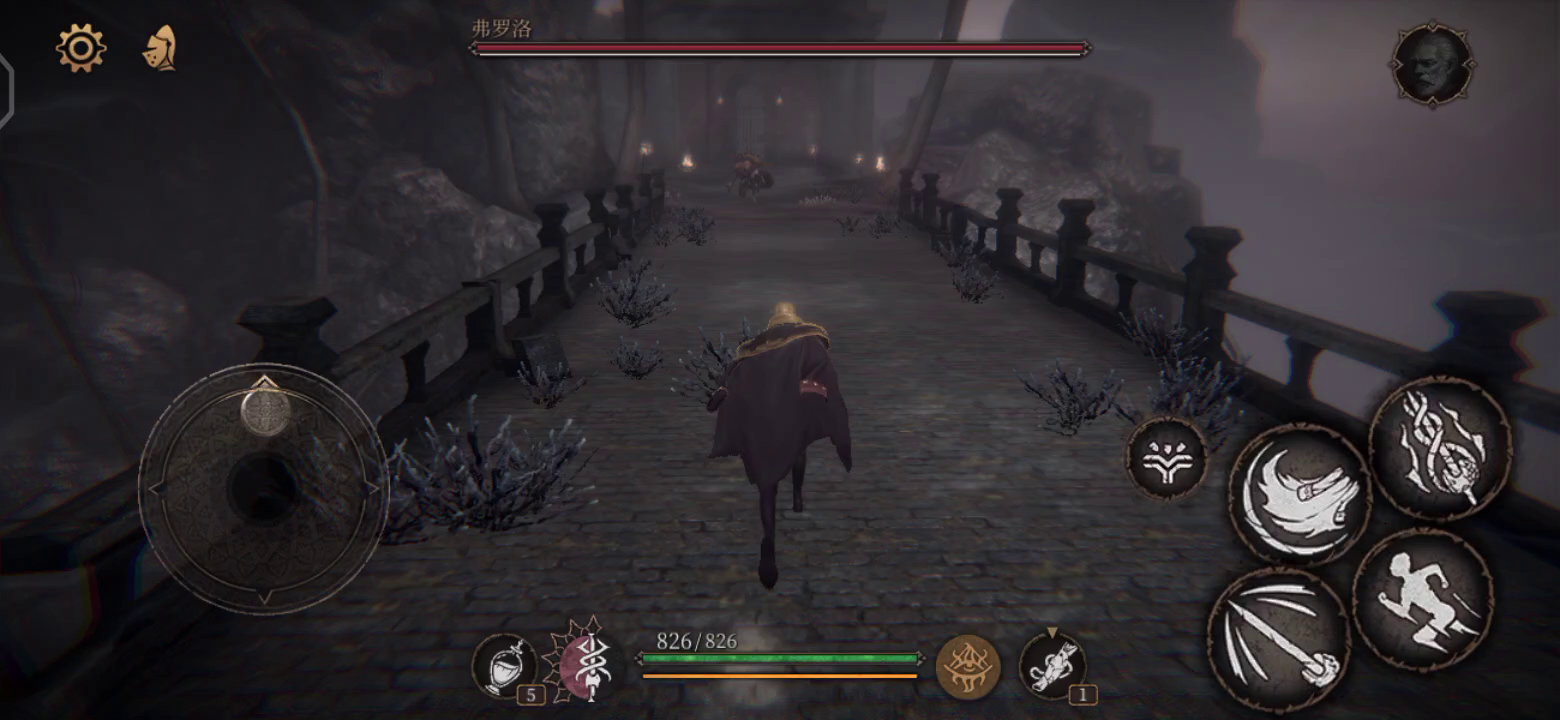Screen dimensions: 1560x720
Task: Attack with the sword slash button
Action: tap(1279, 638)
